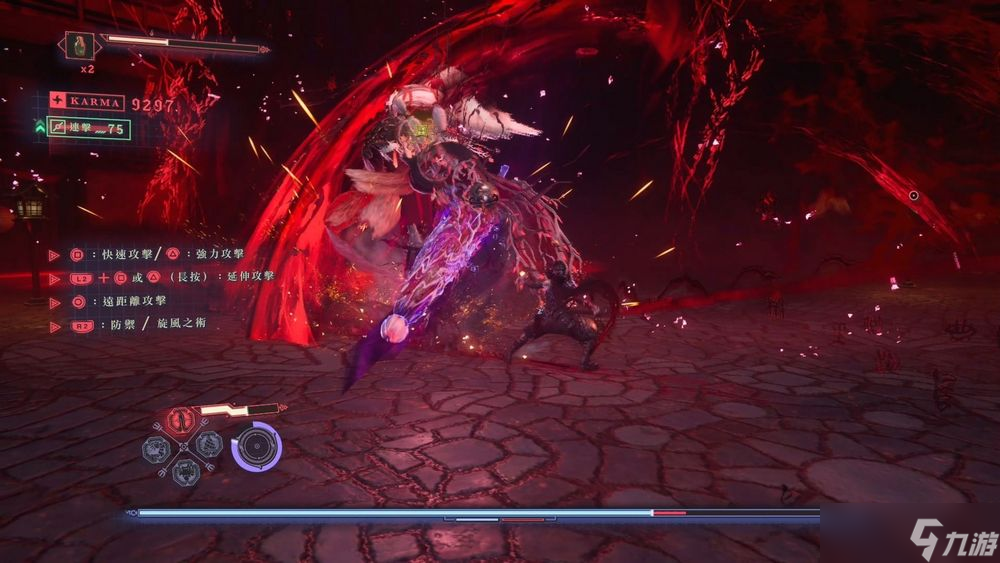Click the red shuriken KARMA icon

(58, 101)
